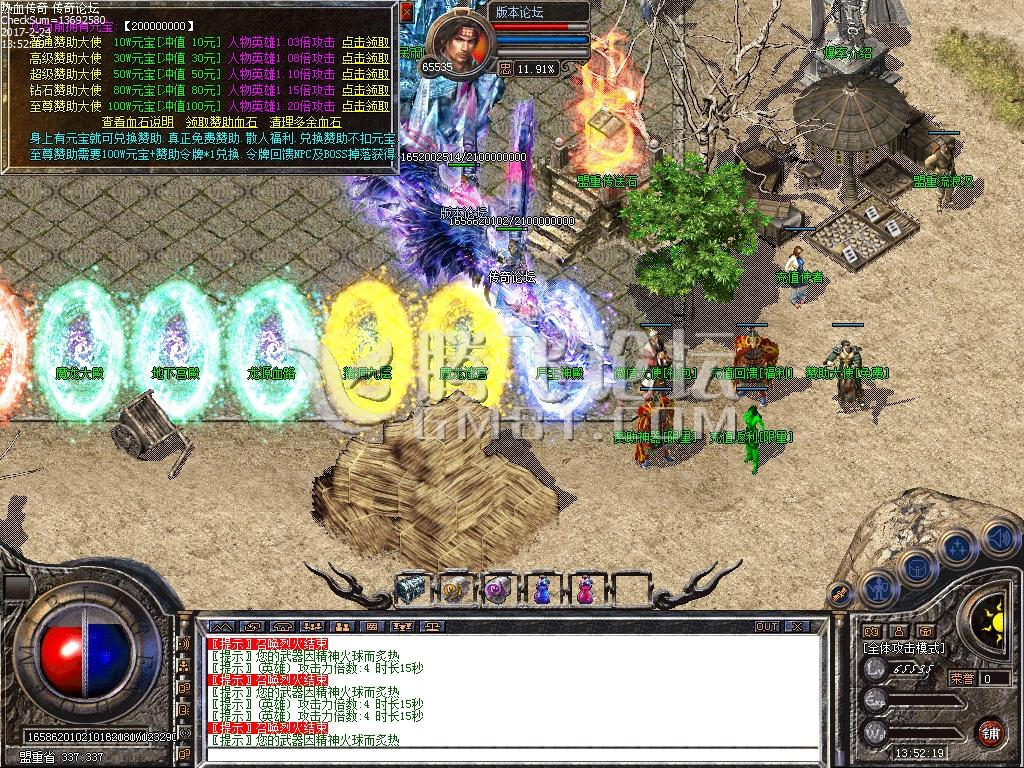Close the sponsor dialog panel
The width and height of the screenshot is (1024, 768).
click(x=406, y=12)
